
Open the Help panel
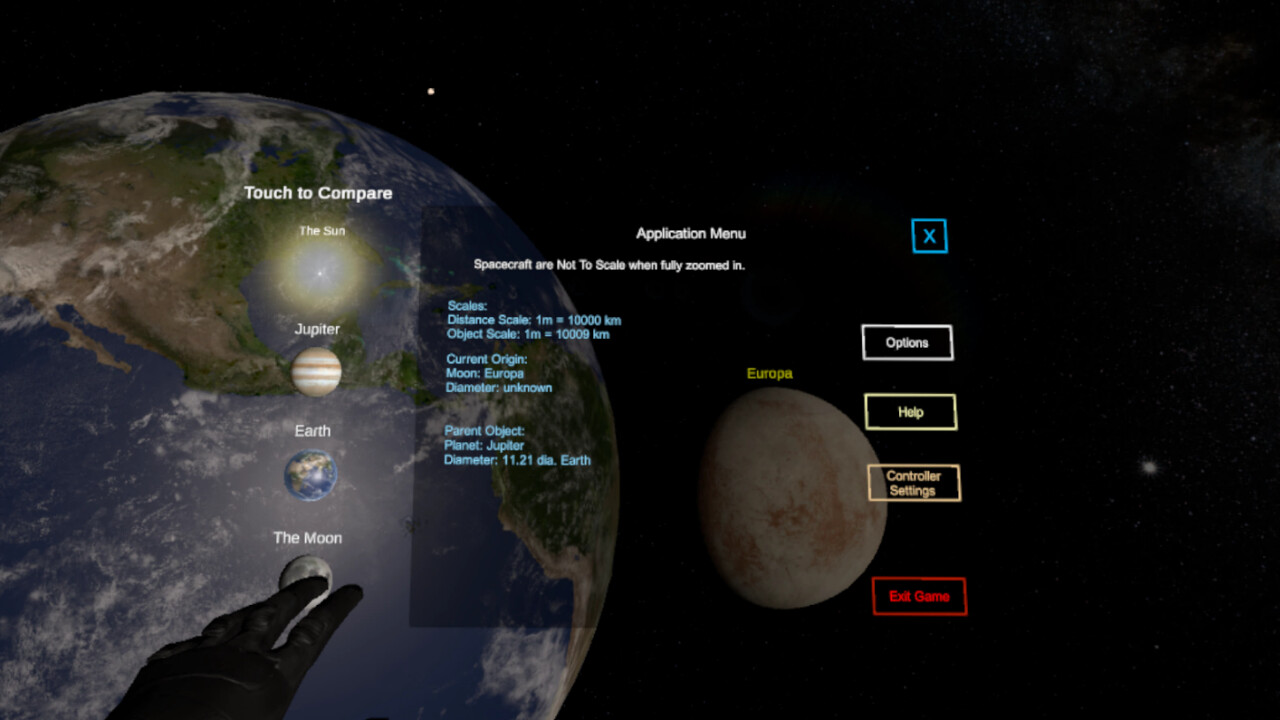tap(911, 411)
